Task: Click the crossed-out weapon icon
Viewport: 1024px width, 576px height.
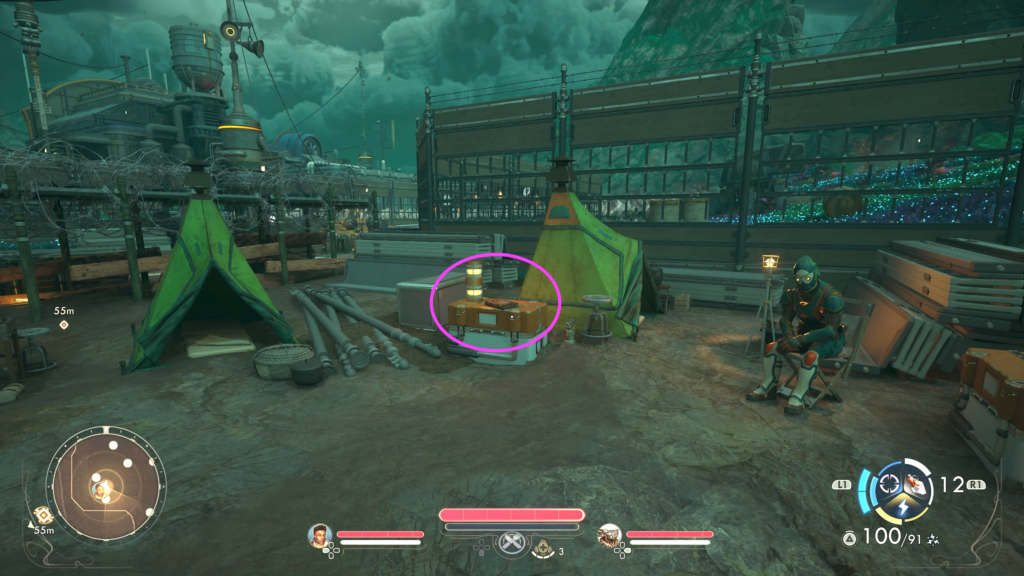Action: tap(511, 542)
